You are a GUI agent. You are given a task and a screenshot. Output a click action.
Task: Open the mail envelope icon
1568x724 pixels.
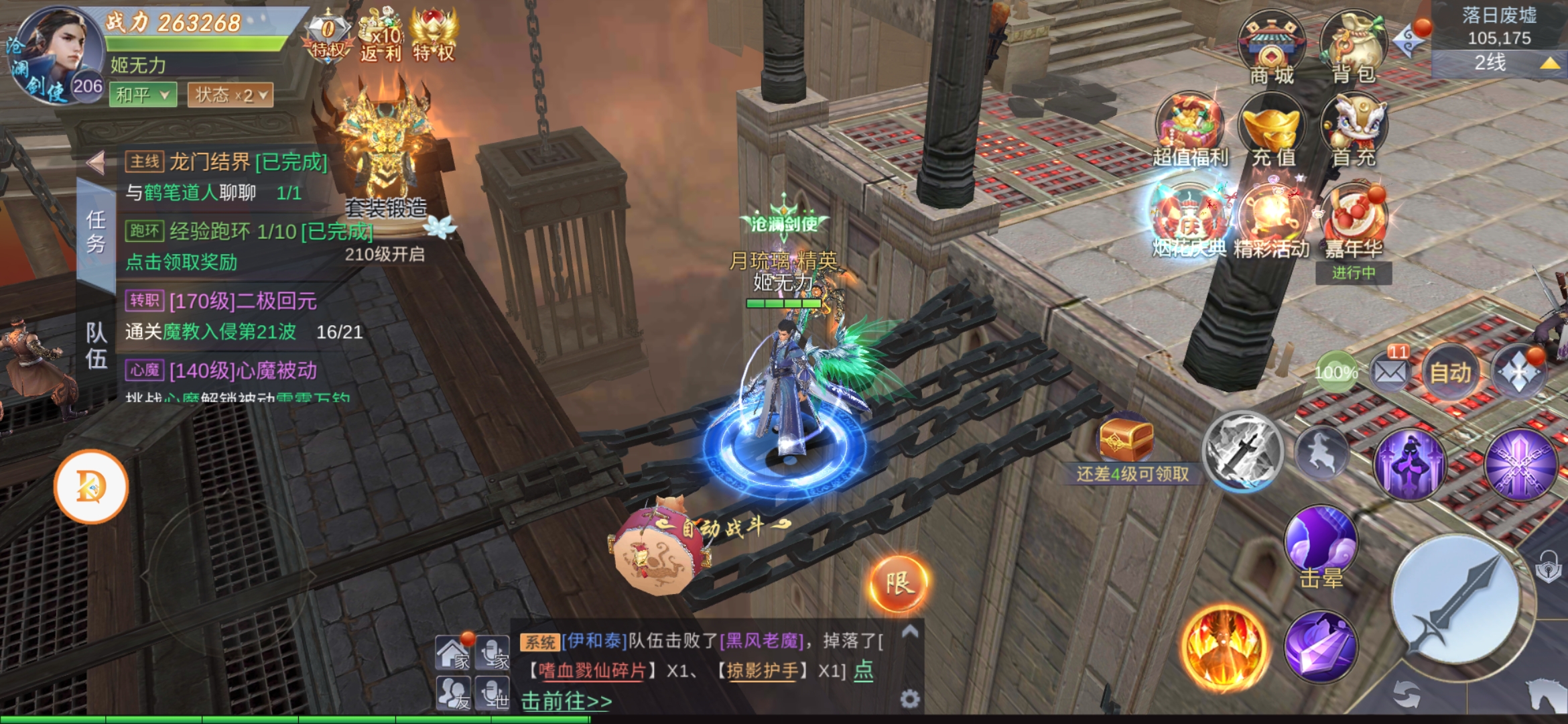(1390, 371)
